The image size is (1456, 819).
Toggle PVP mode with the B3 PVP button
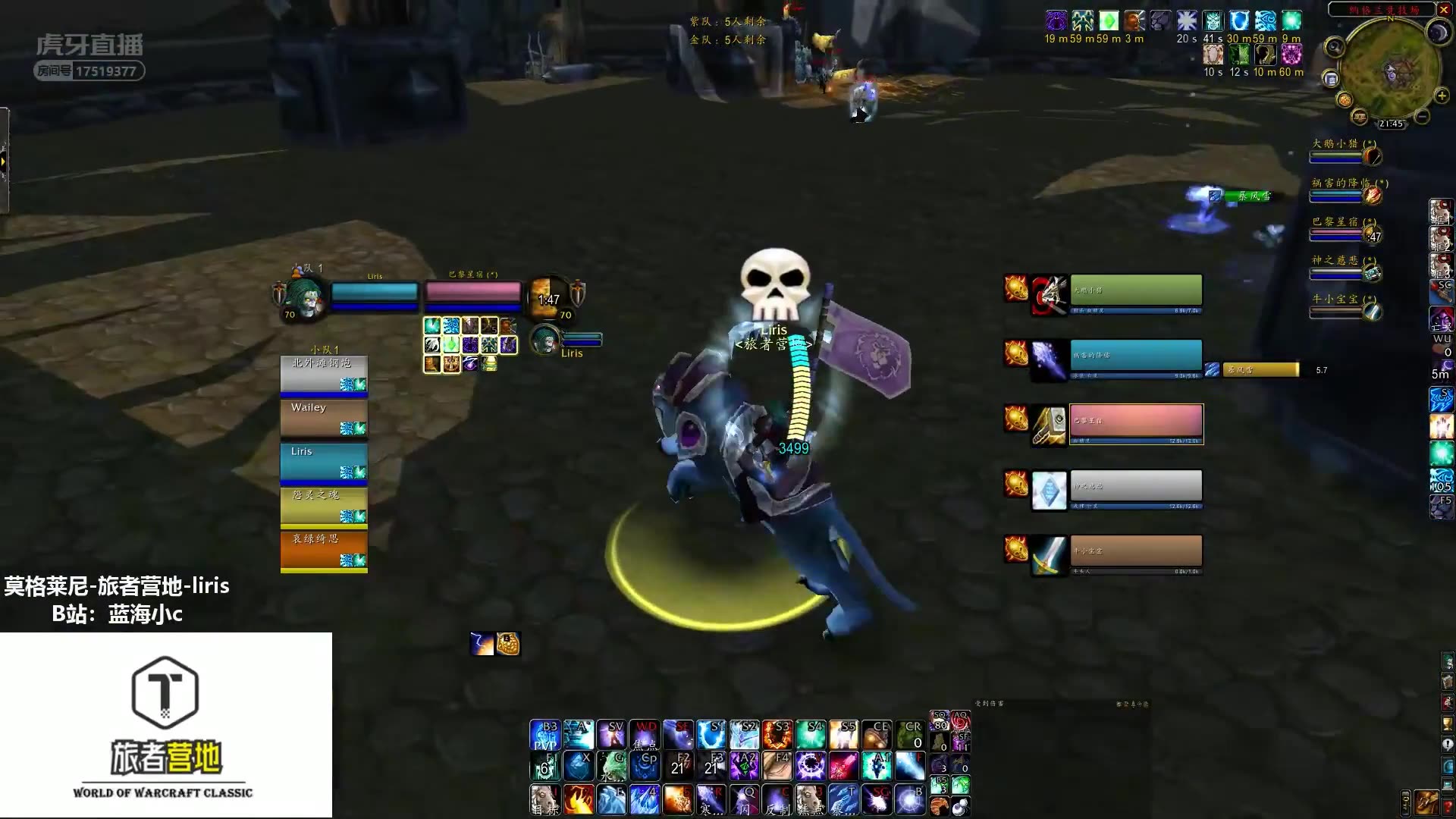[546, 733]
